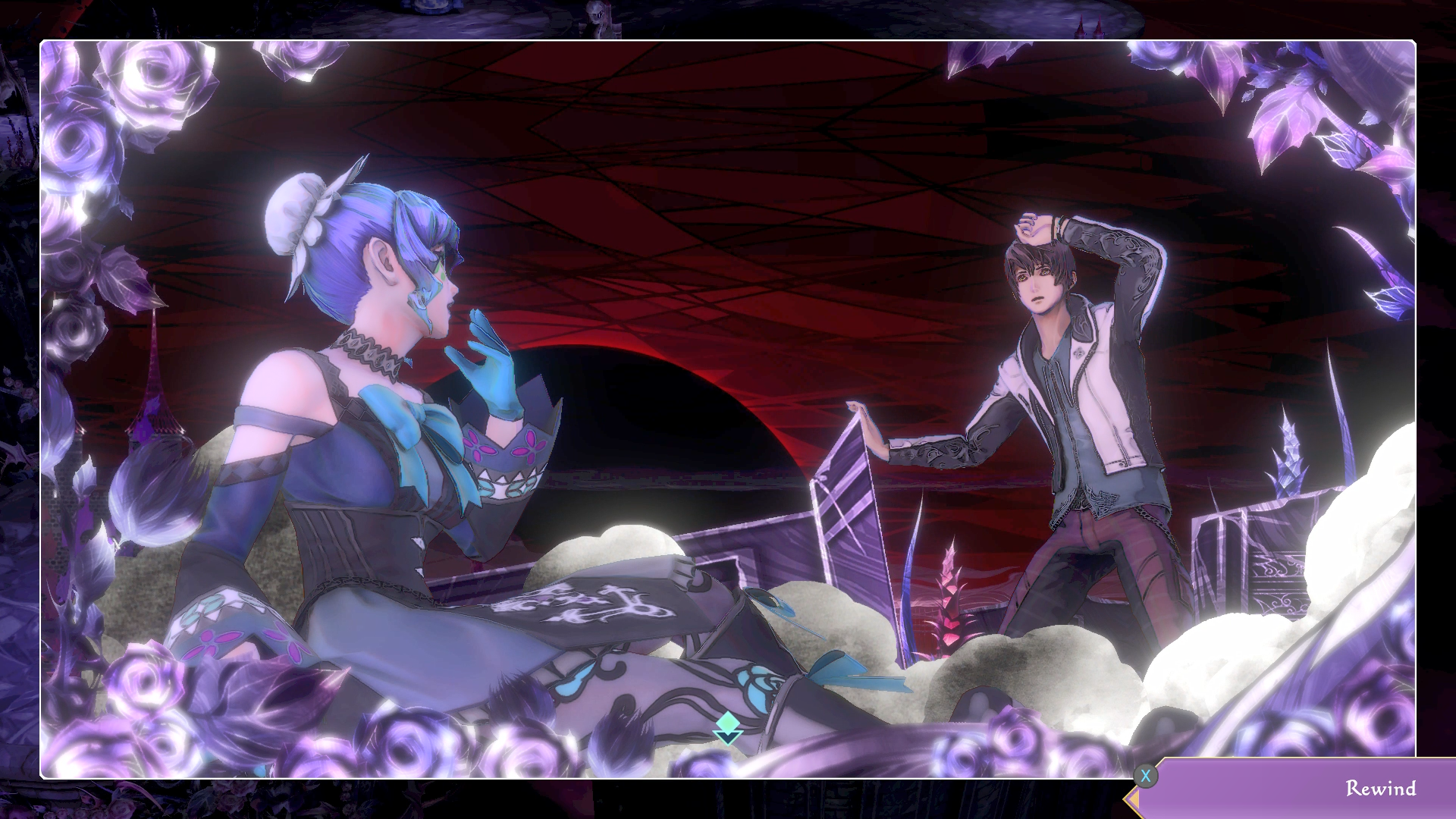
Task: Click the glowing rose cluster in top-left corner
Action: tap(129, 99)
